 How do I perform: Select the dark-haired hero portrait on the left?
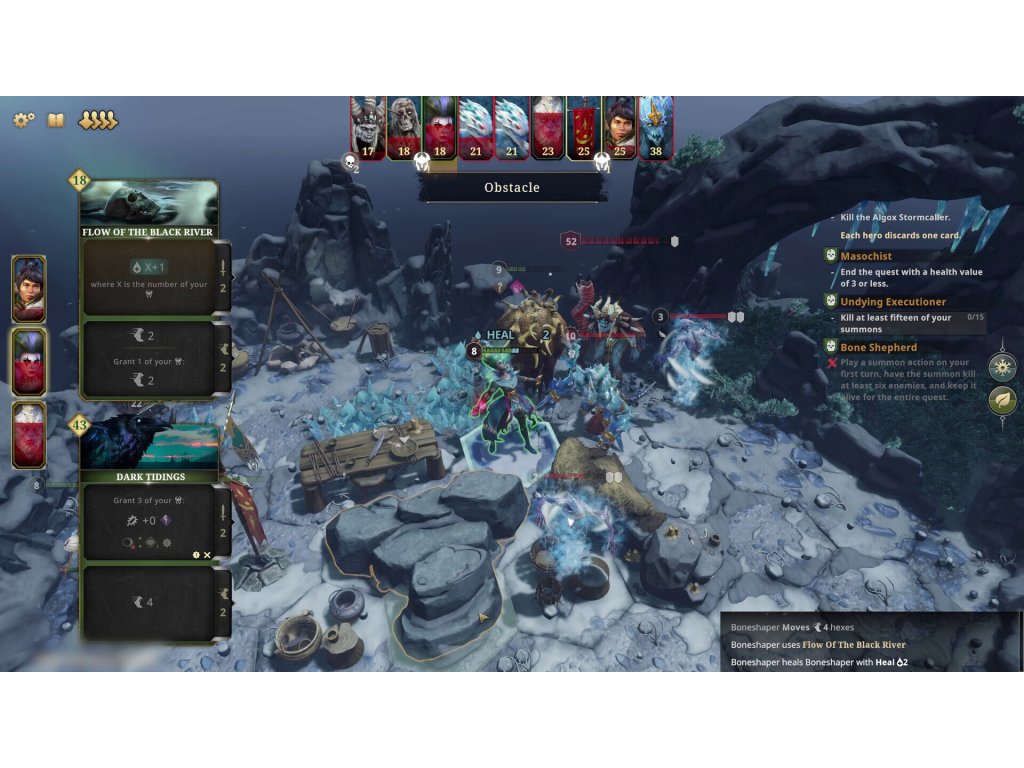(x=28, y=288)
